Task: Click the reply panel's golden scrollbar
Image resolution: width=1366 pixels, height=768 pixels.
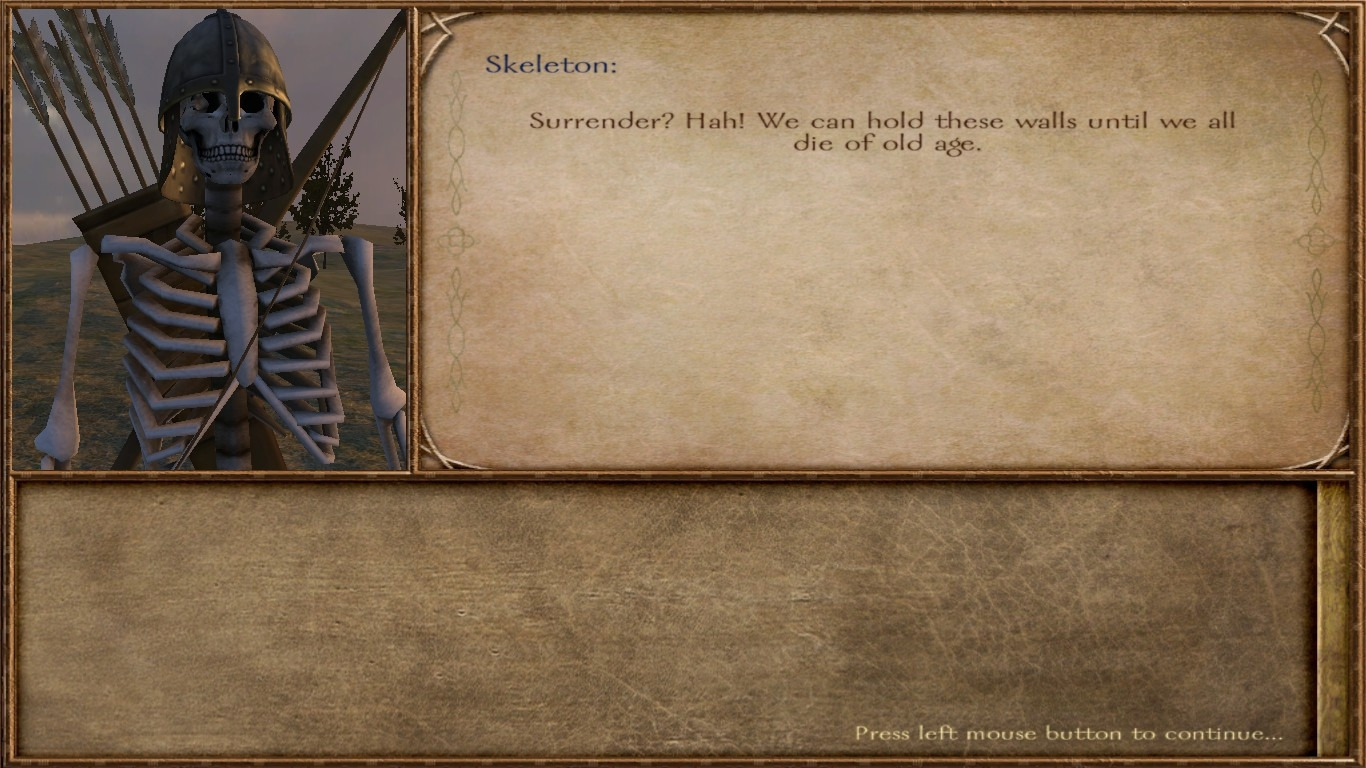Action: coord(1333,617)
